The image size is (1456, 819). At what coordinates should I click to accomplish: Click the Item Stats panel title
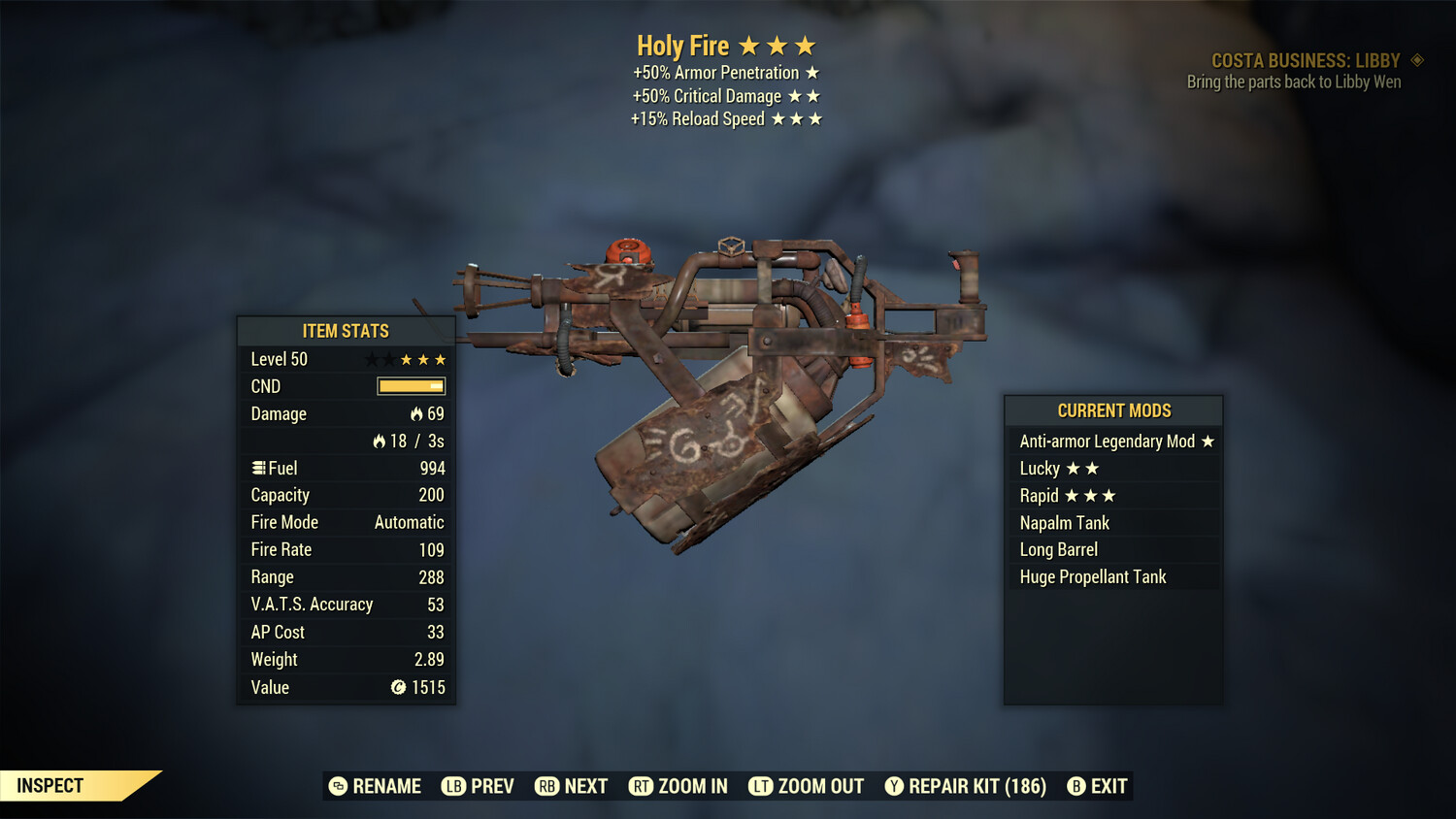[x=345, y=330]
